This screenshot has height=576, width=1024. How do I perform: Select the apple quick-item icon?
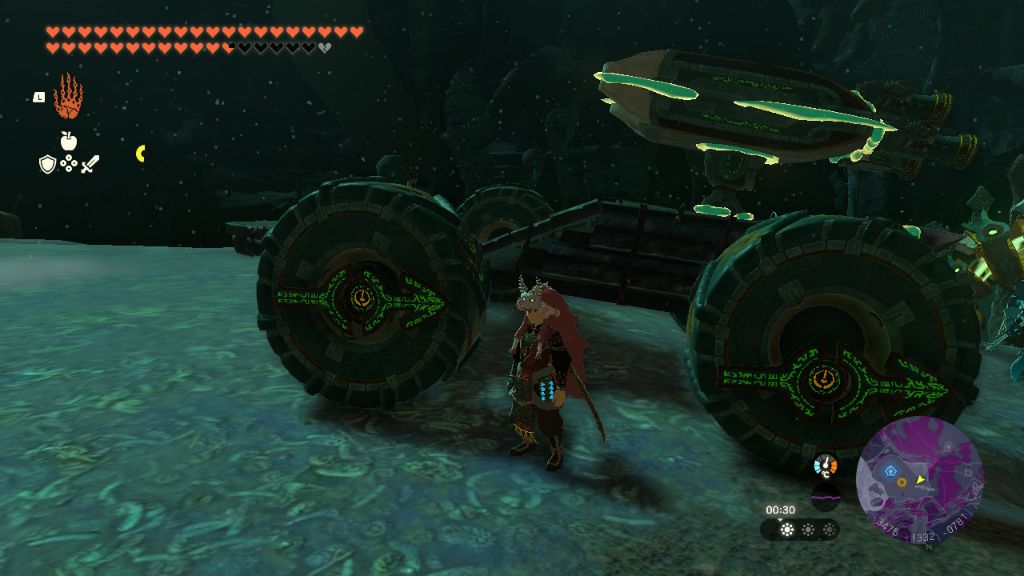point(68,142)
